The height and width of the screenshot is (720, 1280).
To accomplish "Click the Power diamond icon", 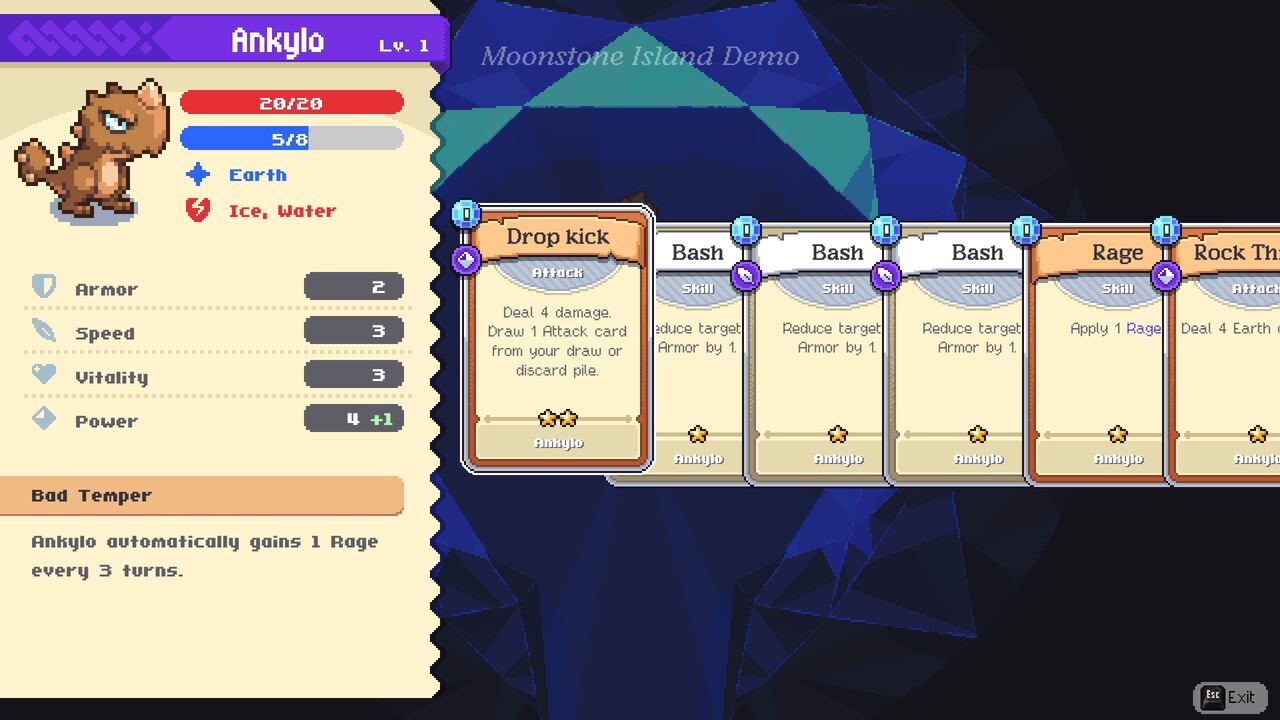I will [x=43, y=420].
